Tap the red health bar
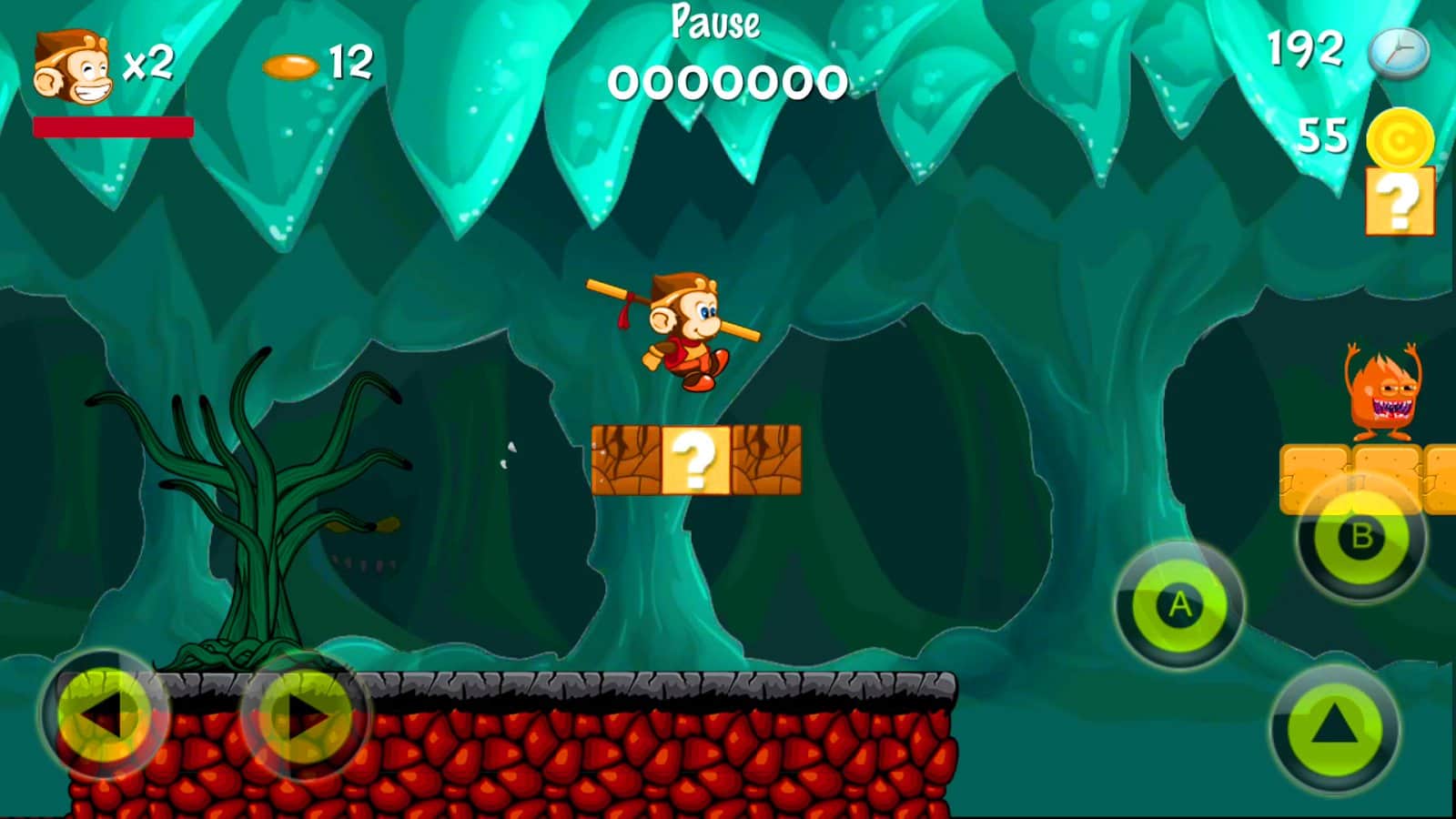This screenshot has width=1456, height=819. click(x=113, y=127)
